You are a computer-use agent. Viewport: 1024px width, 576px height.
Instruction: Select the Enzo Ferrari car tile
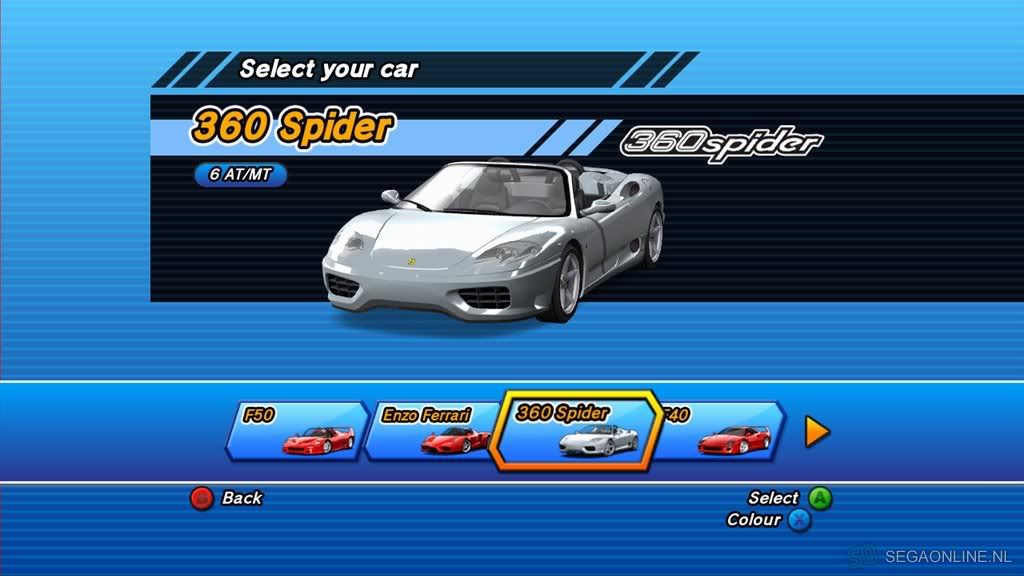(430, 430)
